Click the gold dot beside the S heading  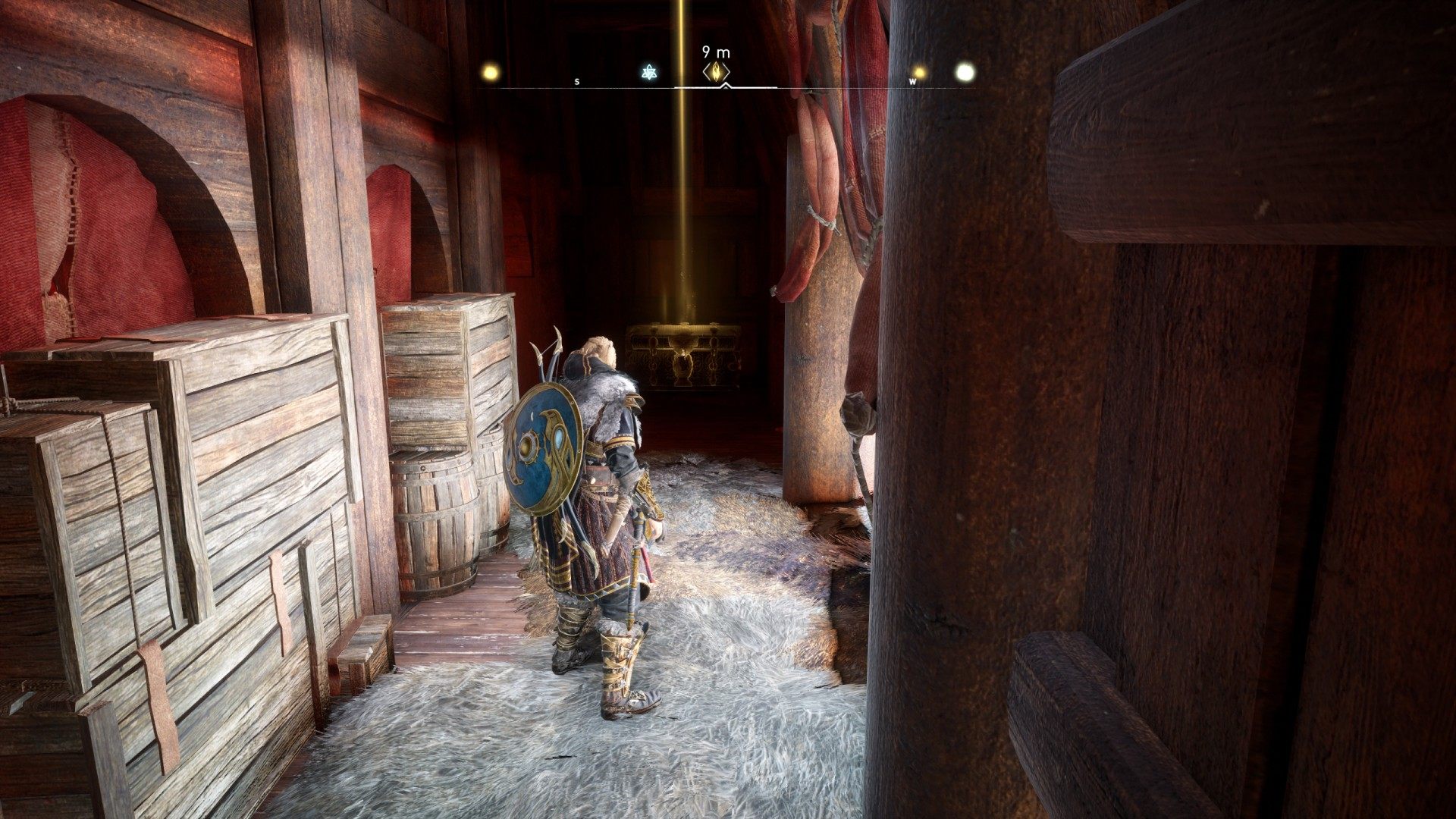[491, 73]
